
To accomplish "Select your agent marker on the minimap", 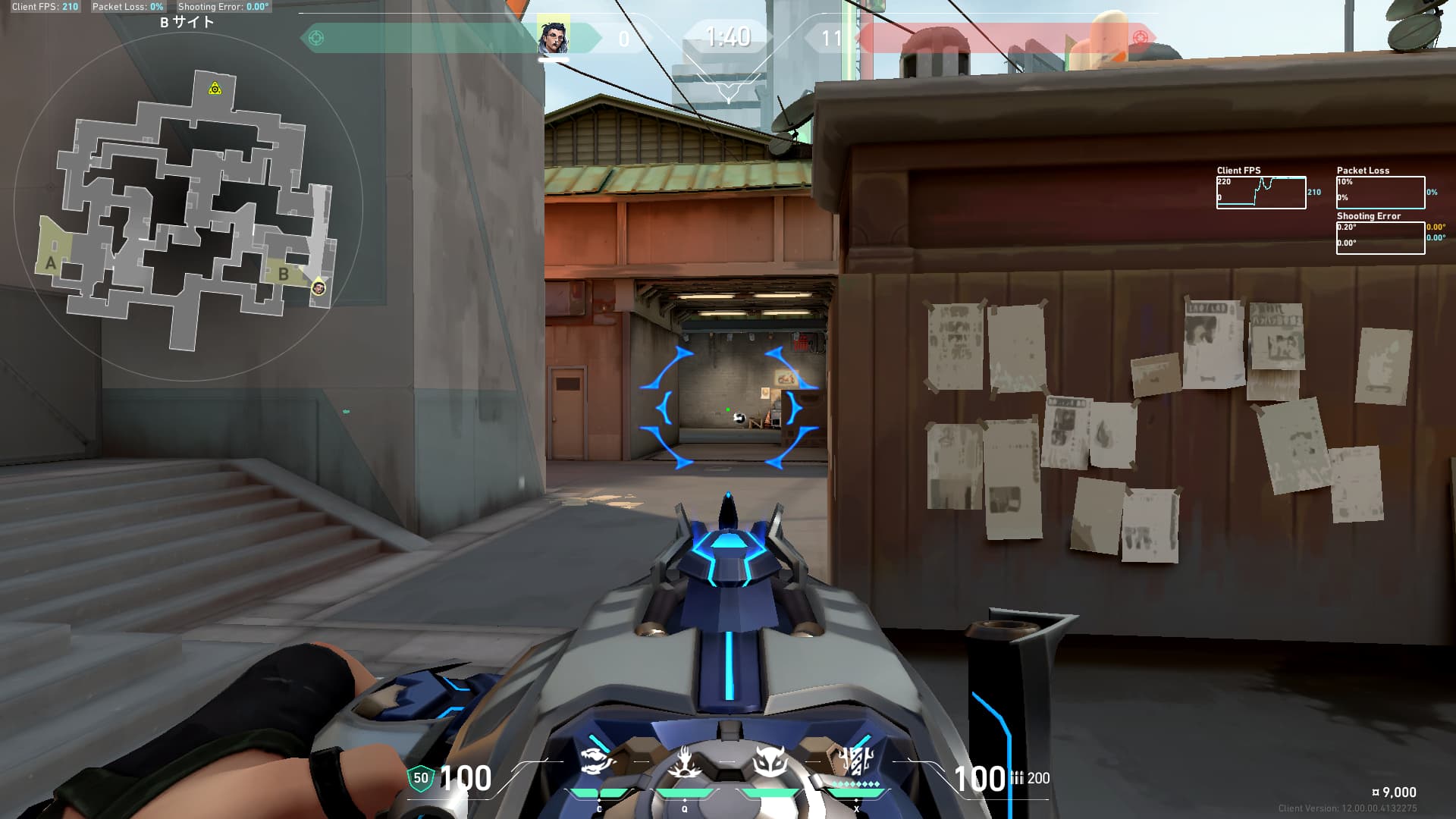I will [319, 287].
